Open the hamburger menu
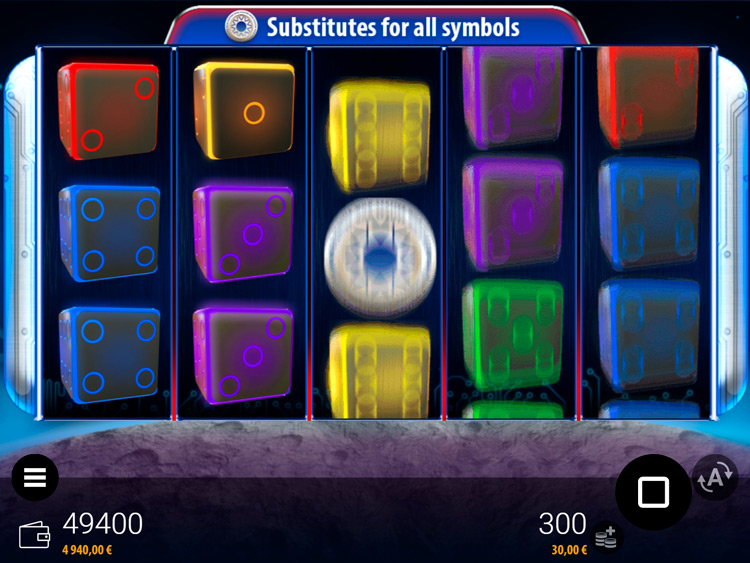 (35, 478)
